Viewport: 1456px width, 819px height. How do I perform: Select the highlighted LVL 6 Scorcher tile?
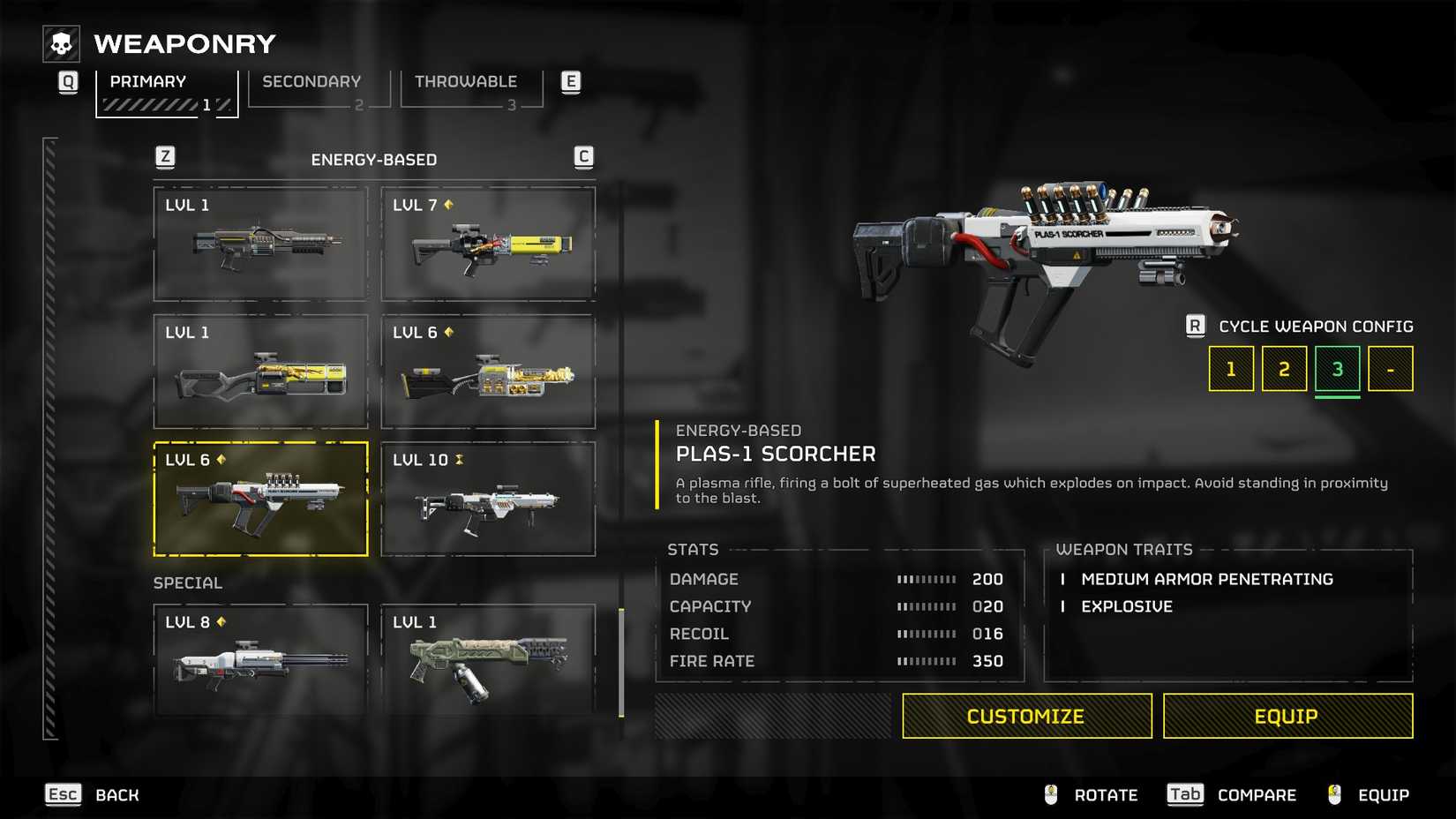(260, 500)
